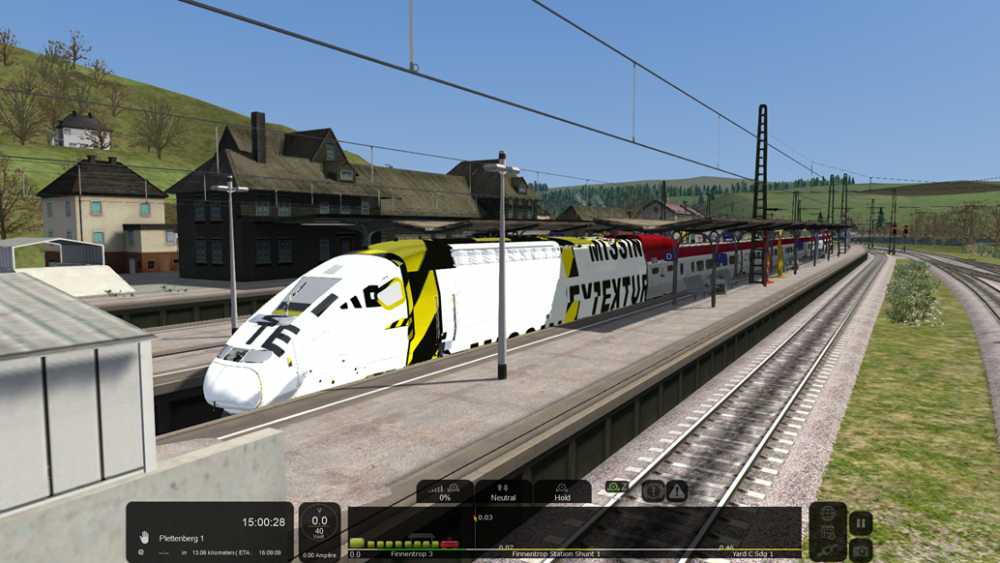Pause the simulation
This screenshot has width=1000, height=563.
pos(861,523)
